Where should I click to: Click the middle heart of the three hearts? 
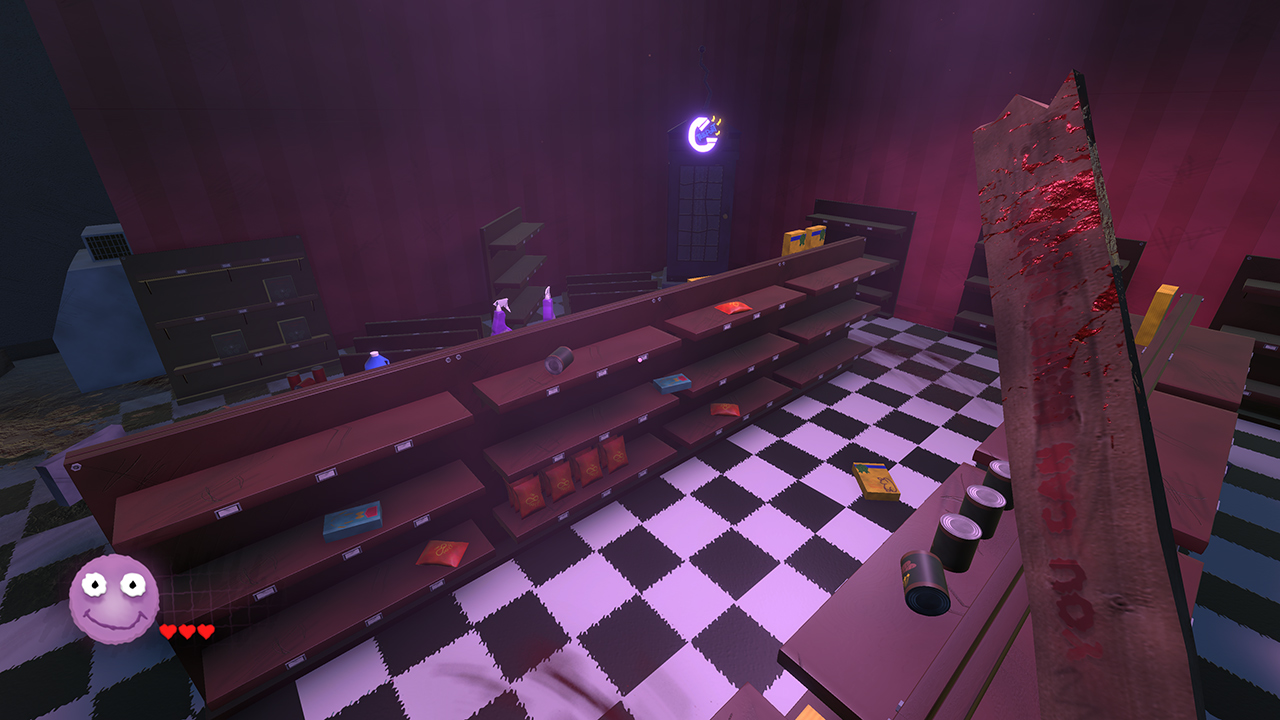[184, 631]
